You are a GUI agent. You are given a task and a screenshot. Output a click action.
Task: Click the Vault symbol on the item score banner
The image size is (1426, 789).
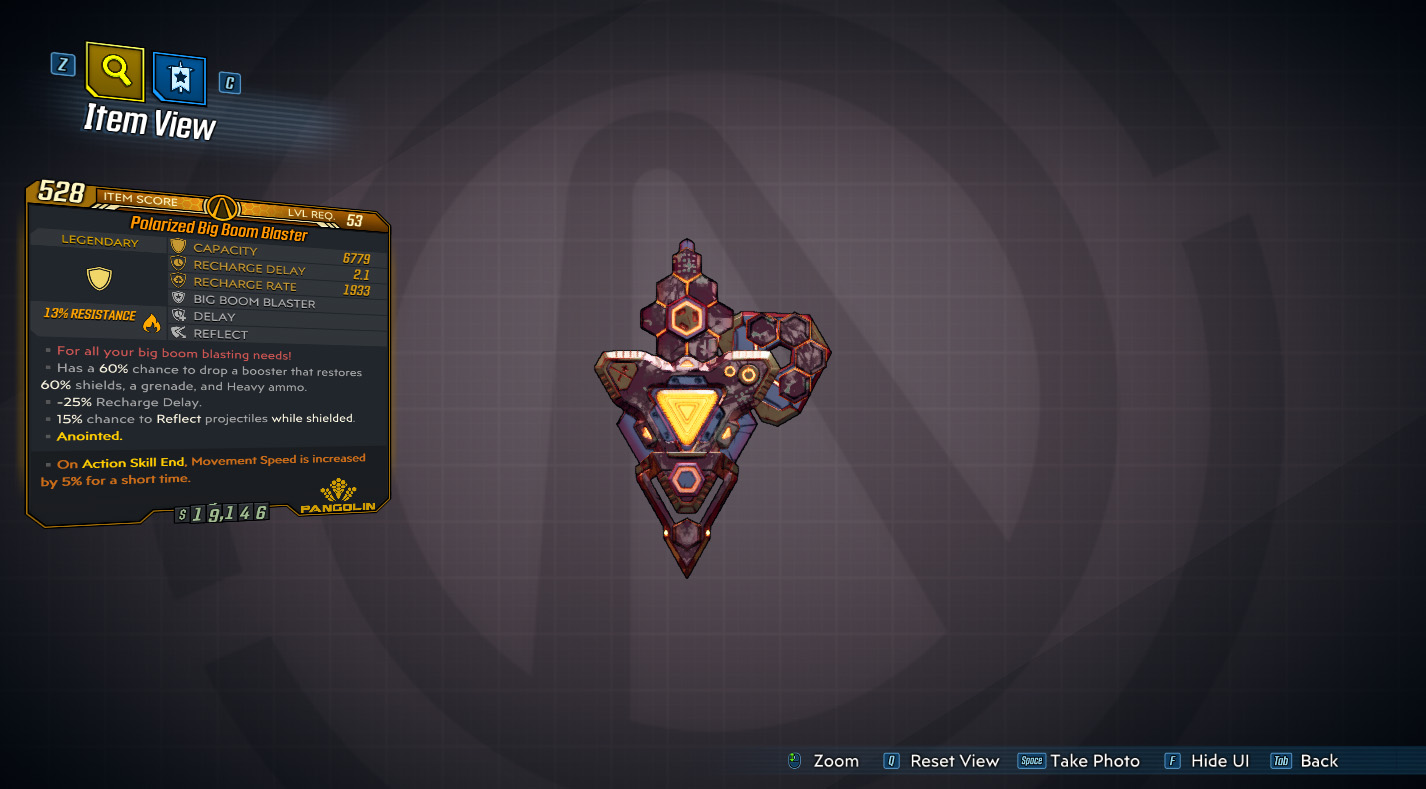coord(222,206)
